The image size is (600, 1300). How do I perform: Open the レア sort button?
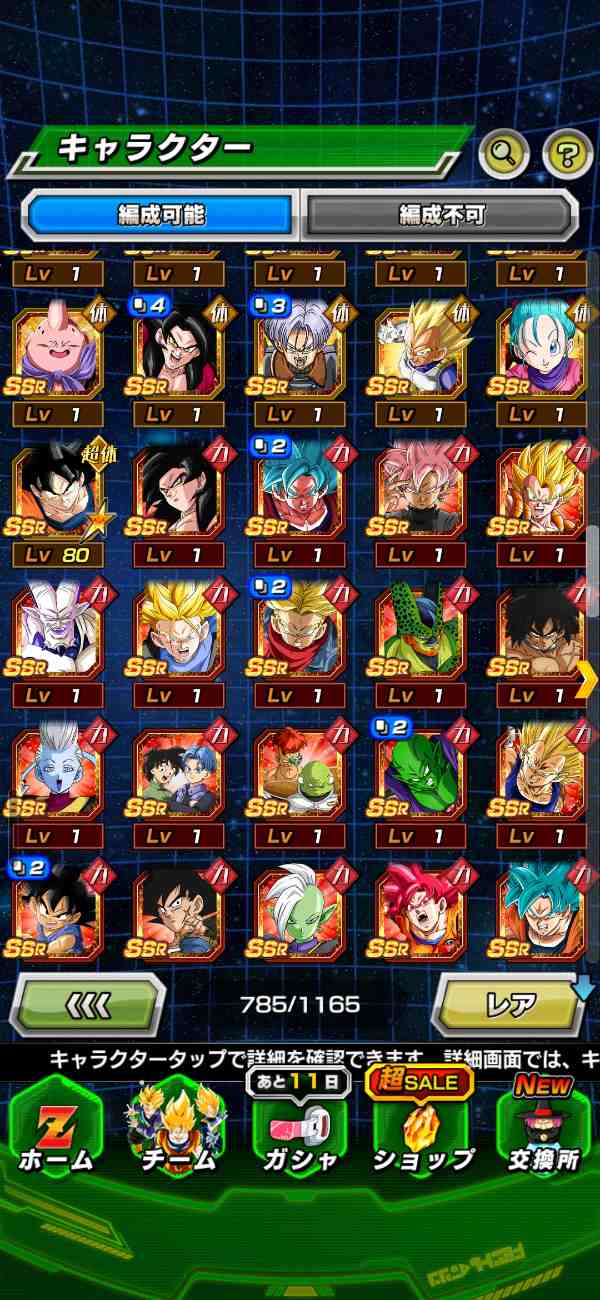coord(509,1003)
